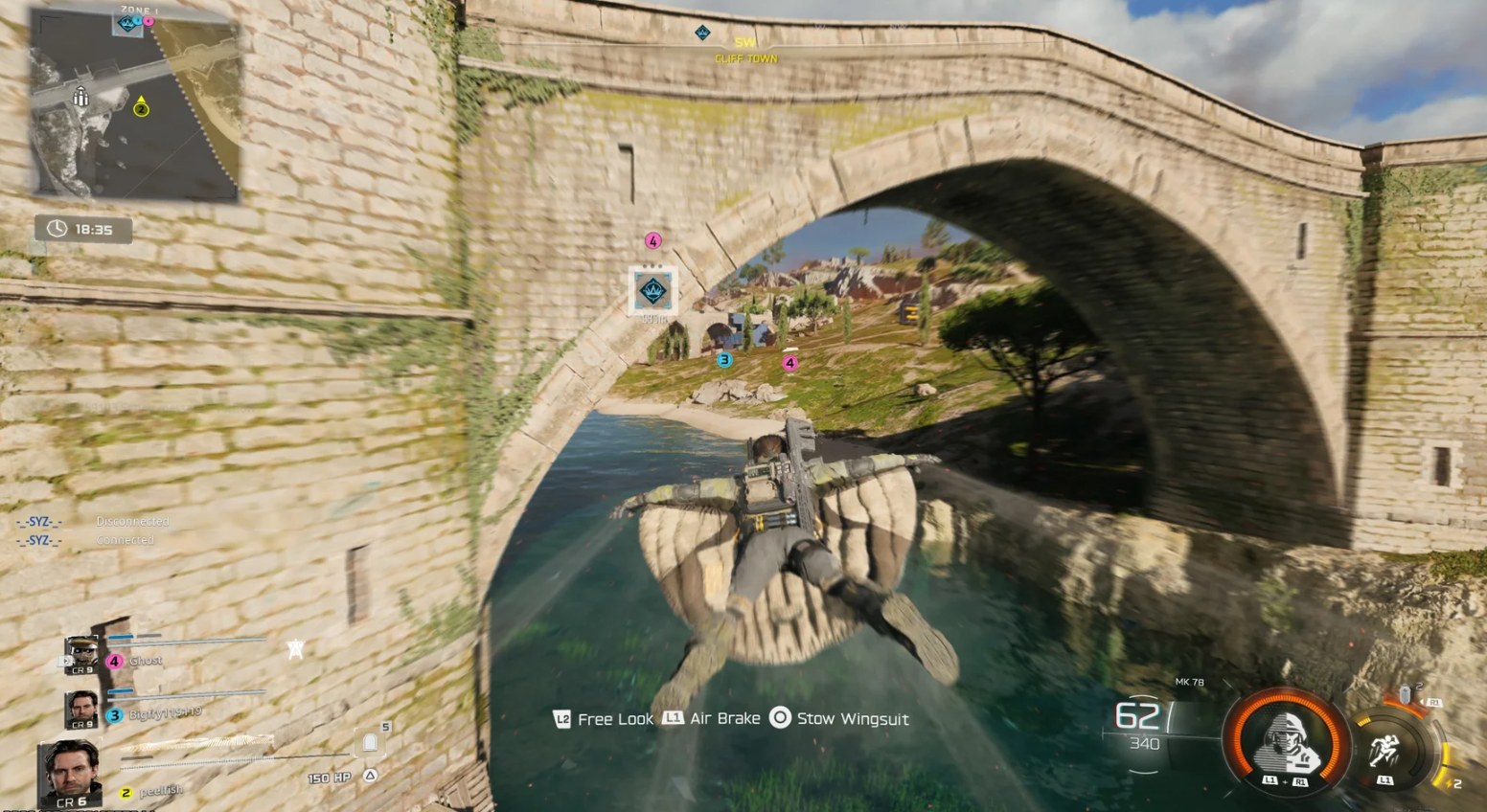This screenshot has width=1487, height=812.
Task: Click the crown objective marker under the bridge arch
Action: pos(652,289)
